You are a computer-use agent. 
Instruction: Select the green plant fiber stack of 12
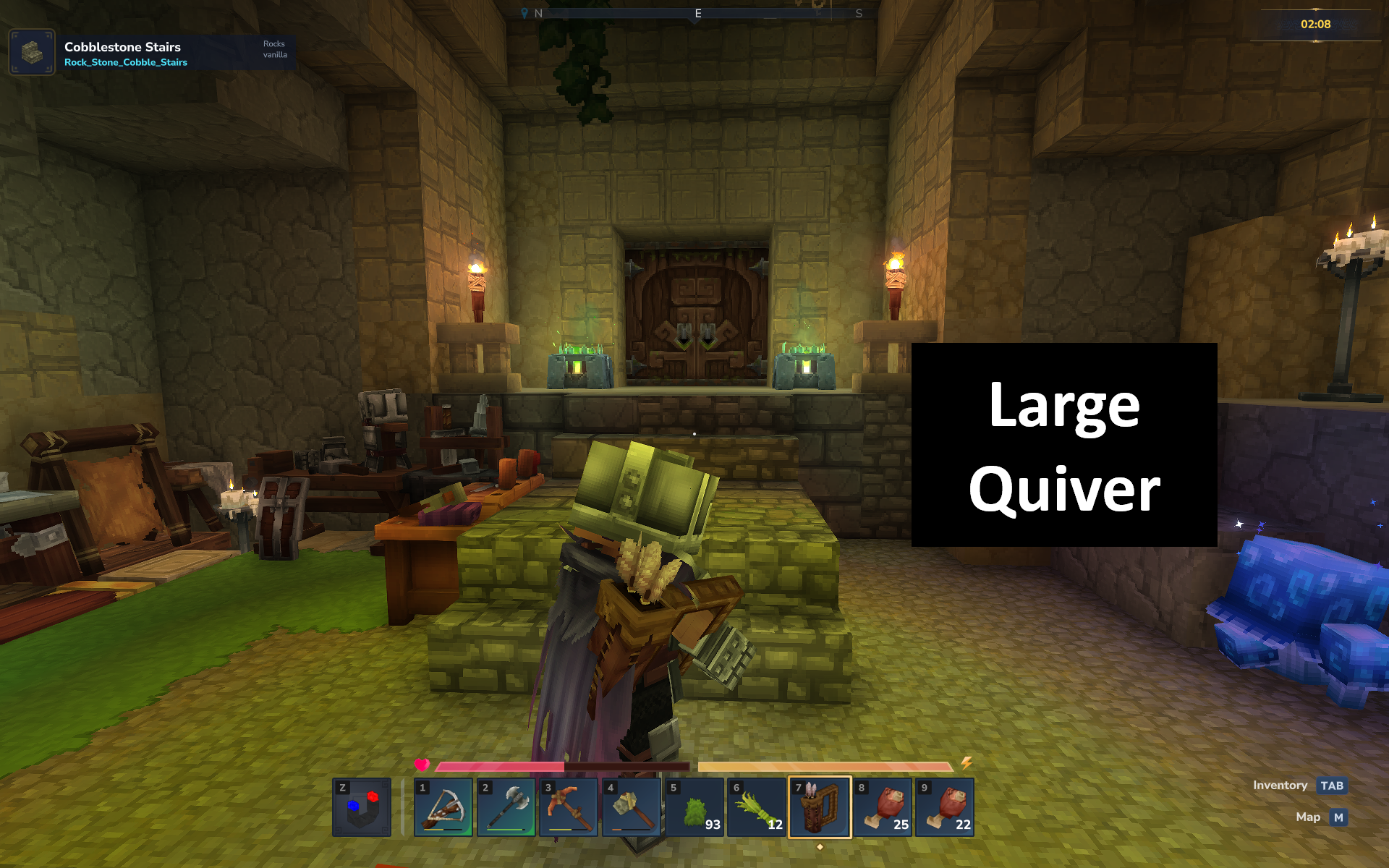coord(757,807)
